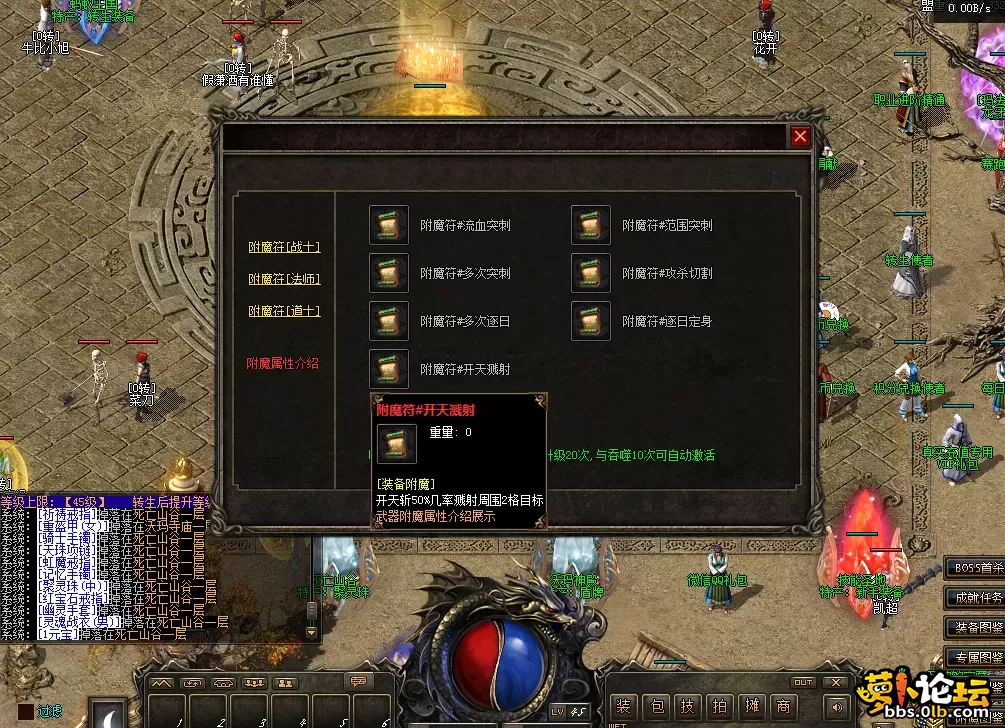Select the 多次逐日 talisman scroll icon
Screen dimensions: 1005x728
tap(389, 321)
